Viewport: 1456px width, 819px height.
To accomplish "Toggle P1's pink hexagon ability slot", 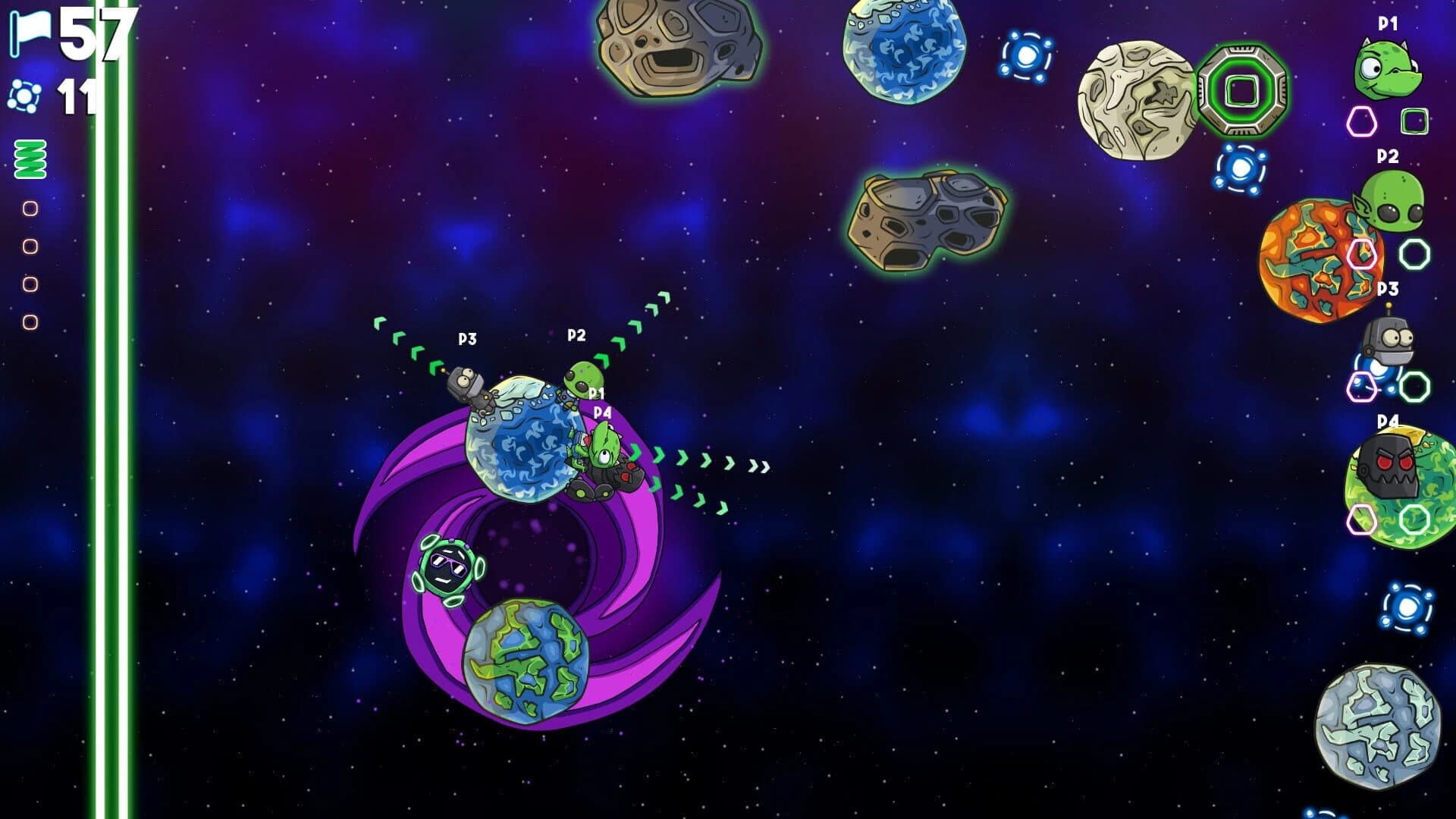I will pyautogui.click(x=1362, y=121).
